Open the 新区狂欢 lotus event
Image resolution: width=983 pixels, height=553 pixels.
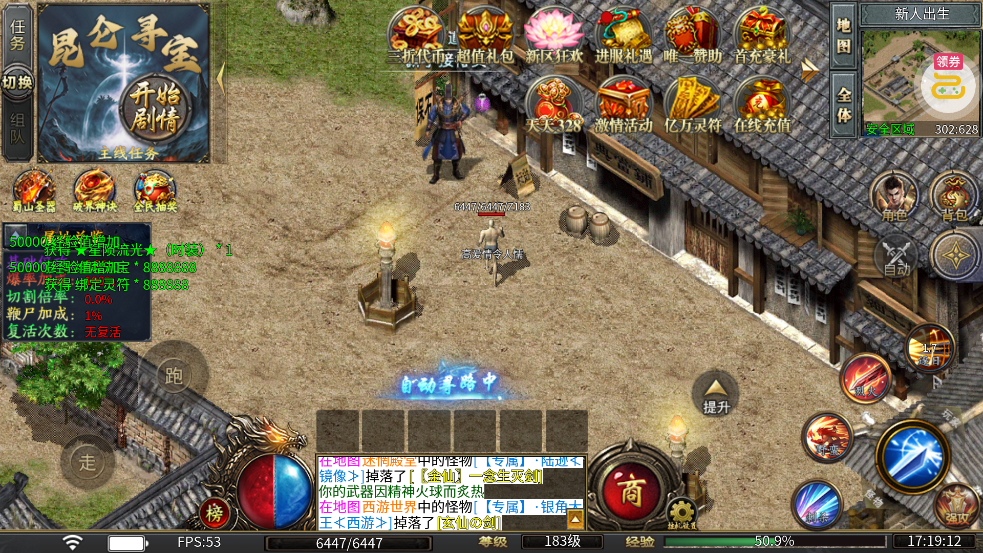[x=554, y=35]
